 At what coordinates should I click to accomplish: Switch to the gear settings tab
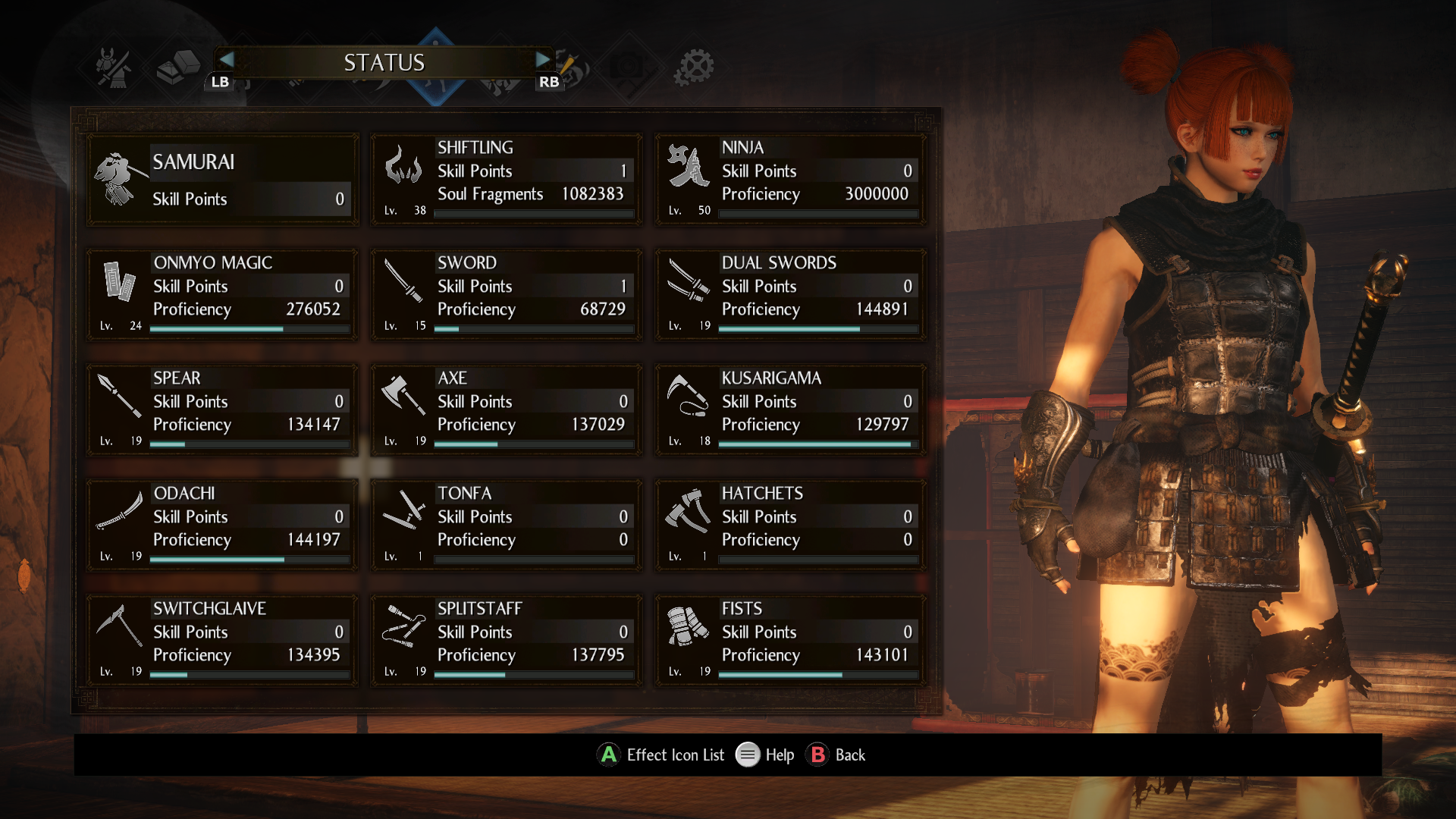click(x=694, y=67)
